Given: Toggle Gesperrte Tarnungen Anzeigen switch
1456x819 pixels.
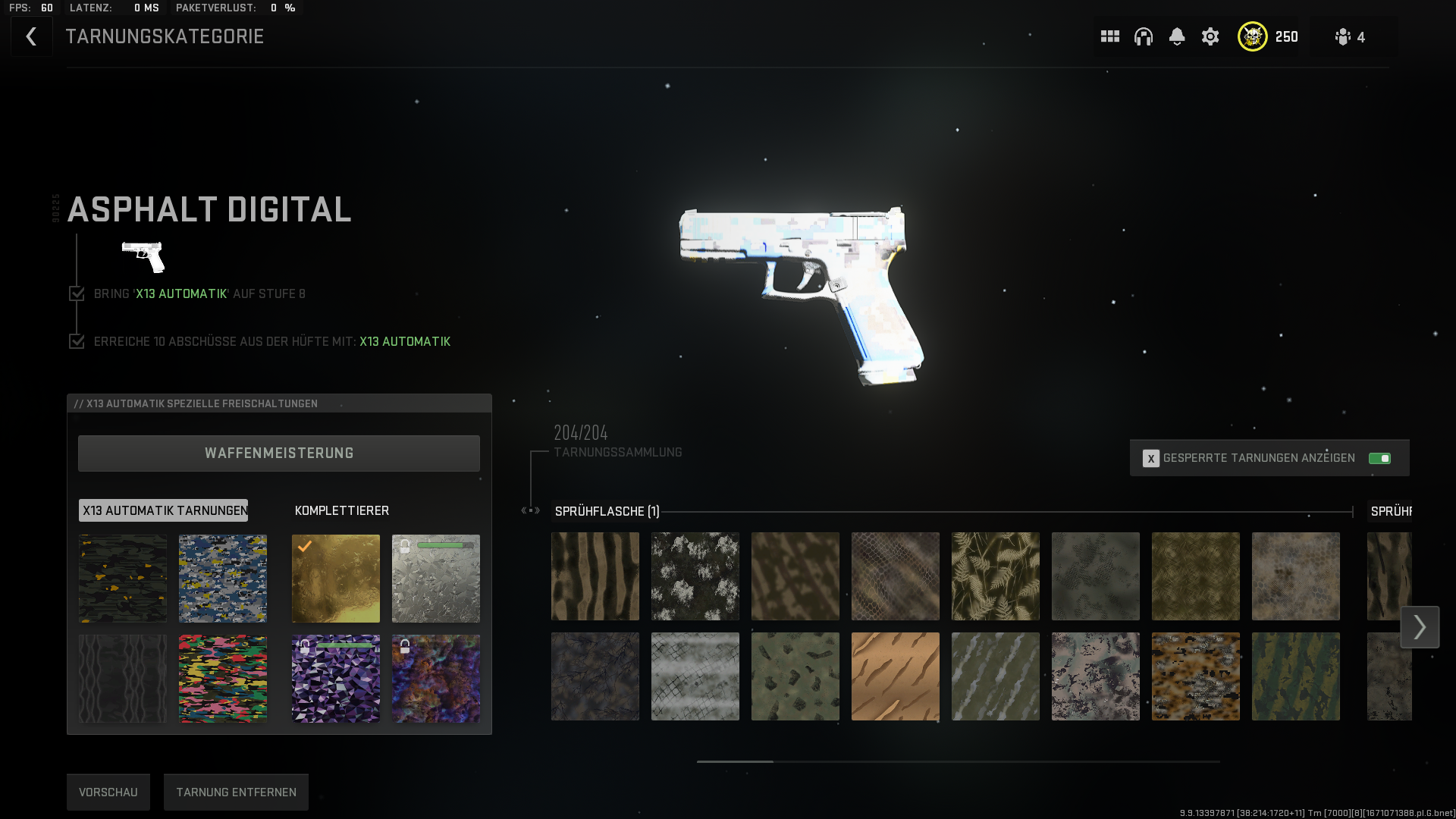Looking at the screenshot, I should 1379,458.
